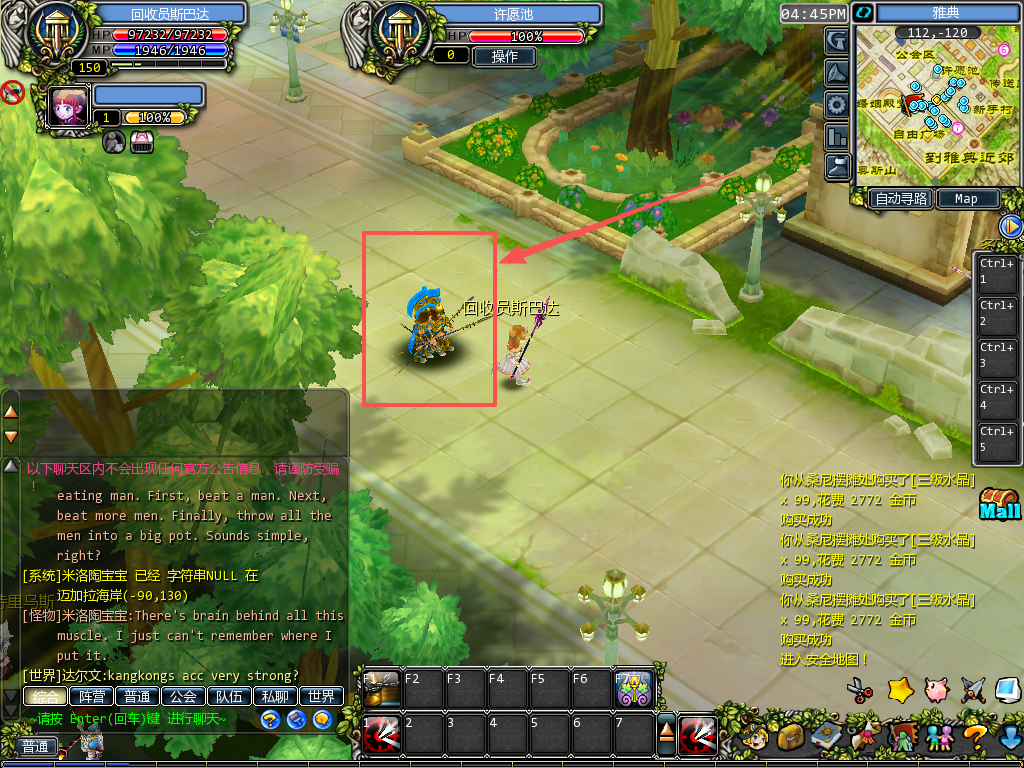Open the bar chart ranking icon
Viewport: 1024px width, 768px height.
click(837, 136)
